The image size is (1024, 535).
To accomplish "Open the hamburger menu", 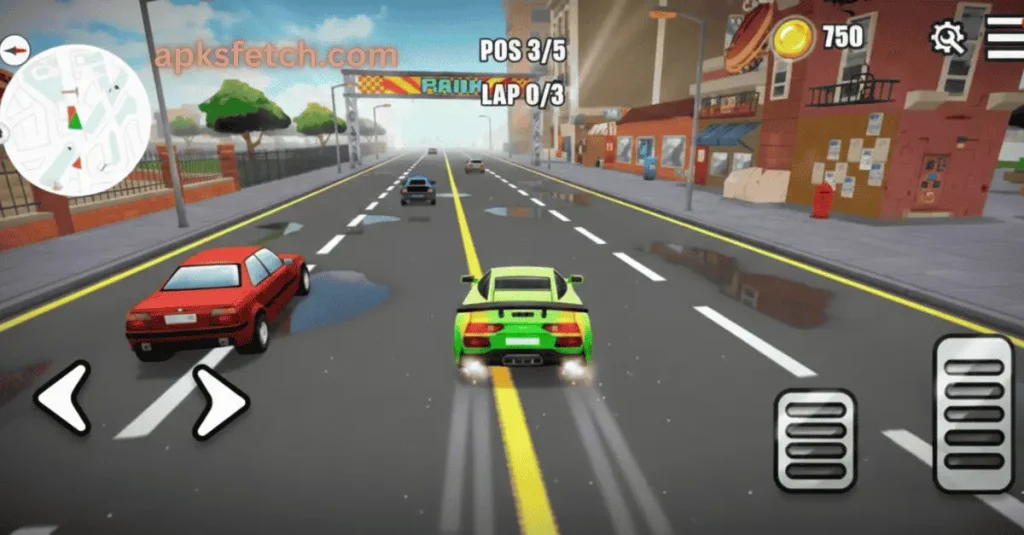I will coord(1004,38).
